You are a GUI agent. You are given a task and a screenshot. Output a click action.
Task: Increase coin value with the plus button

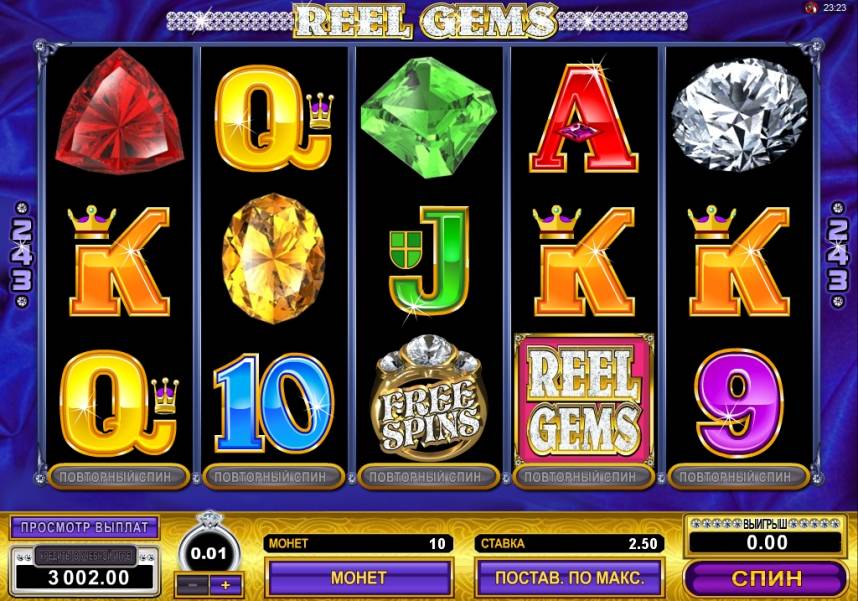click(x=226, y=584)
